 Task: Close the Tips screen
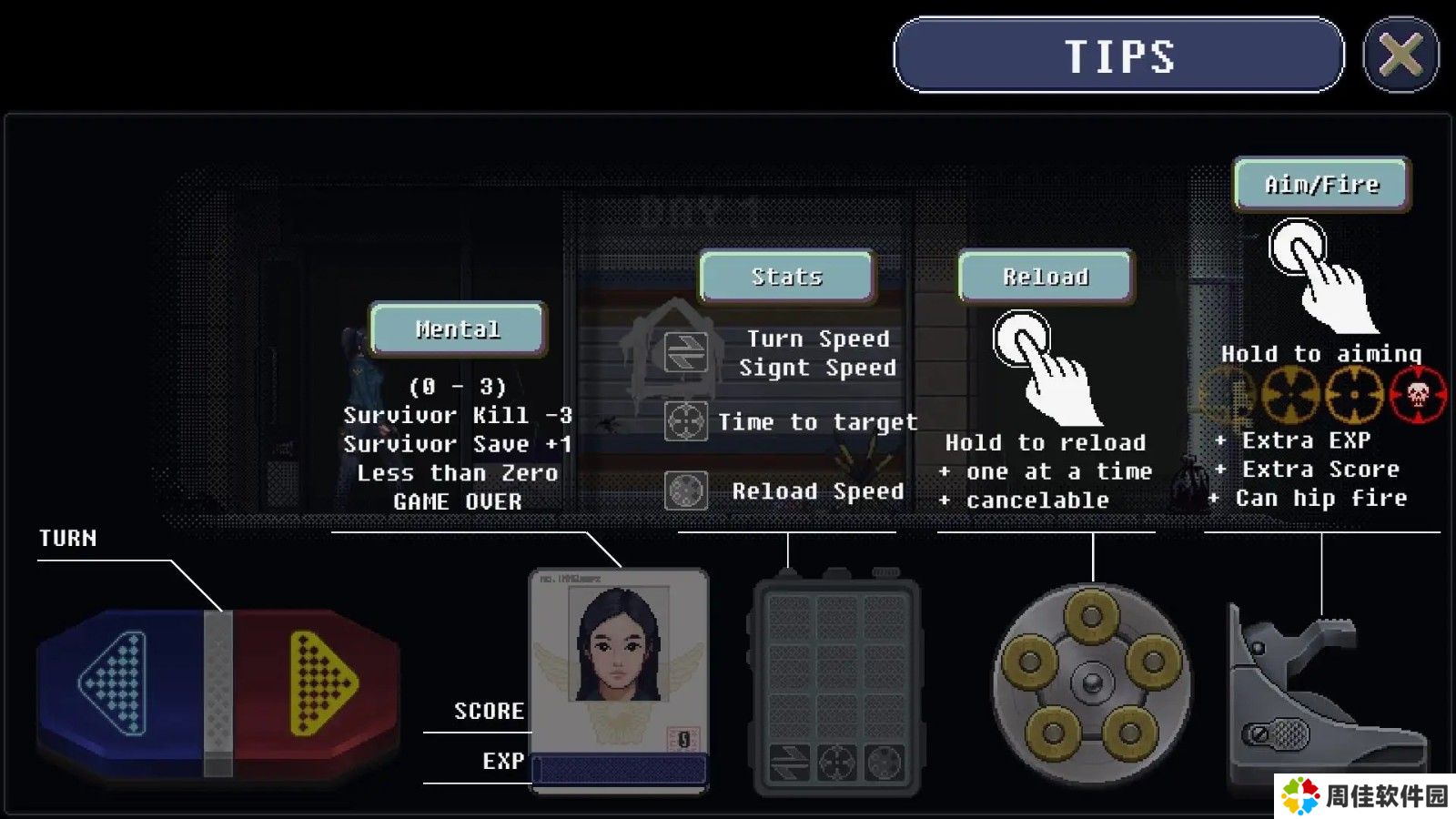1400,56
